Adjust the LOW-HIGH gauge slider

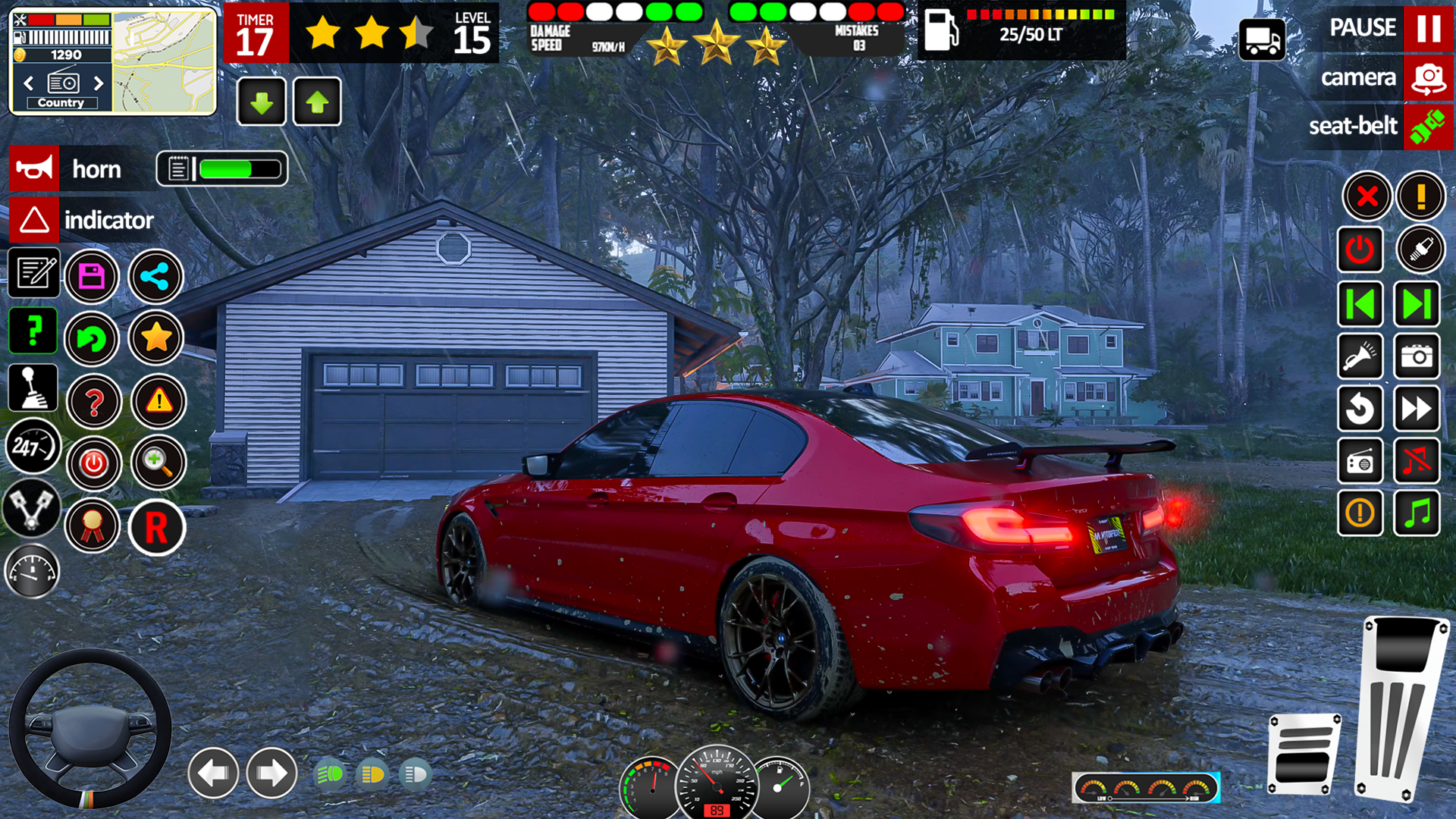[x=1147, y=787]
